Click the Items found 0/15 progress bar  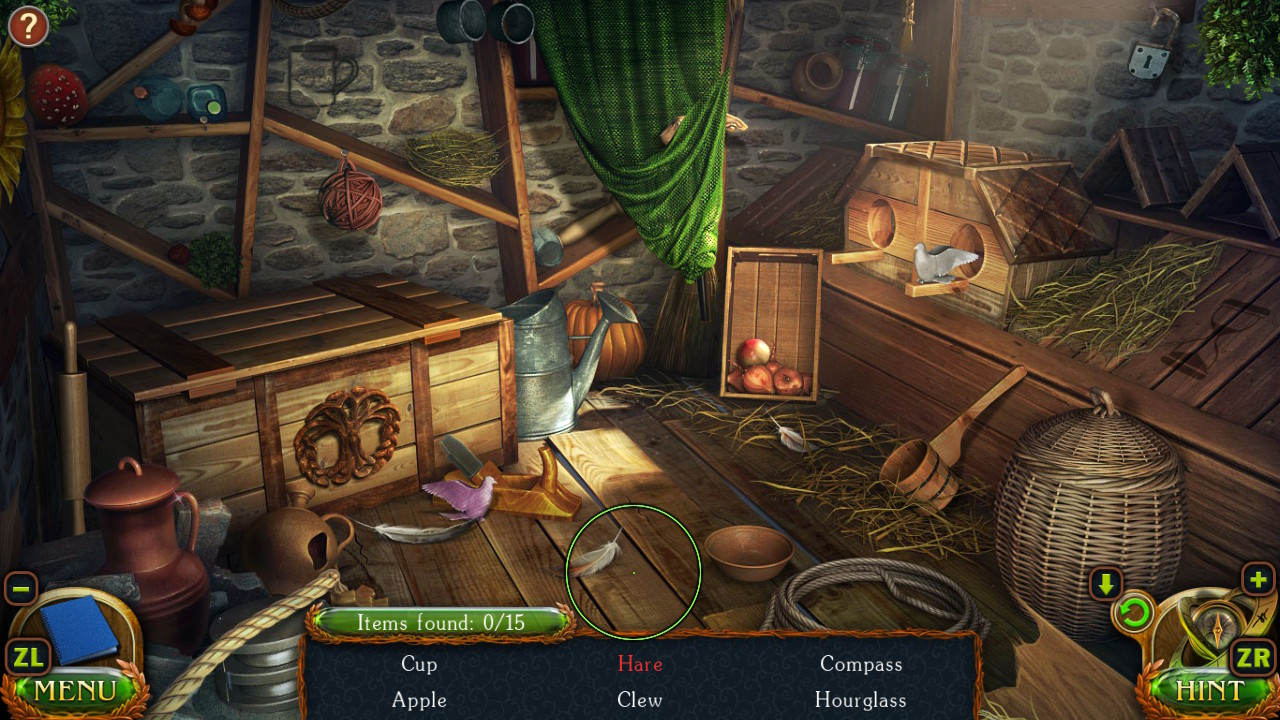coord(444,622)
